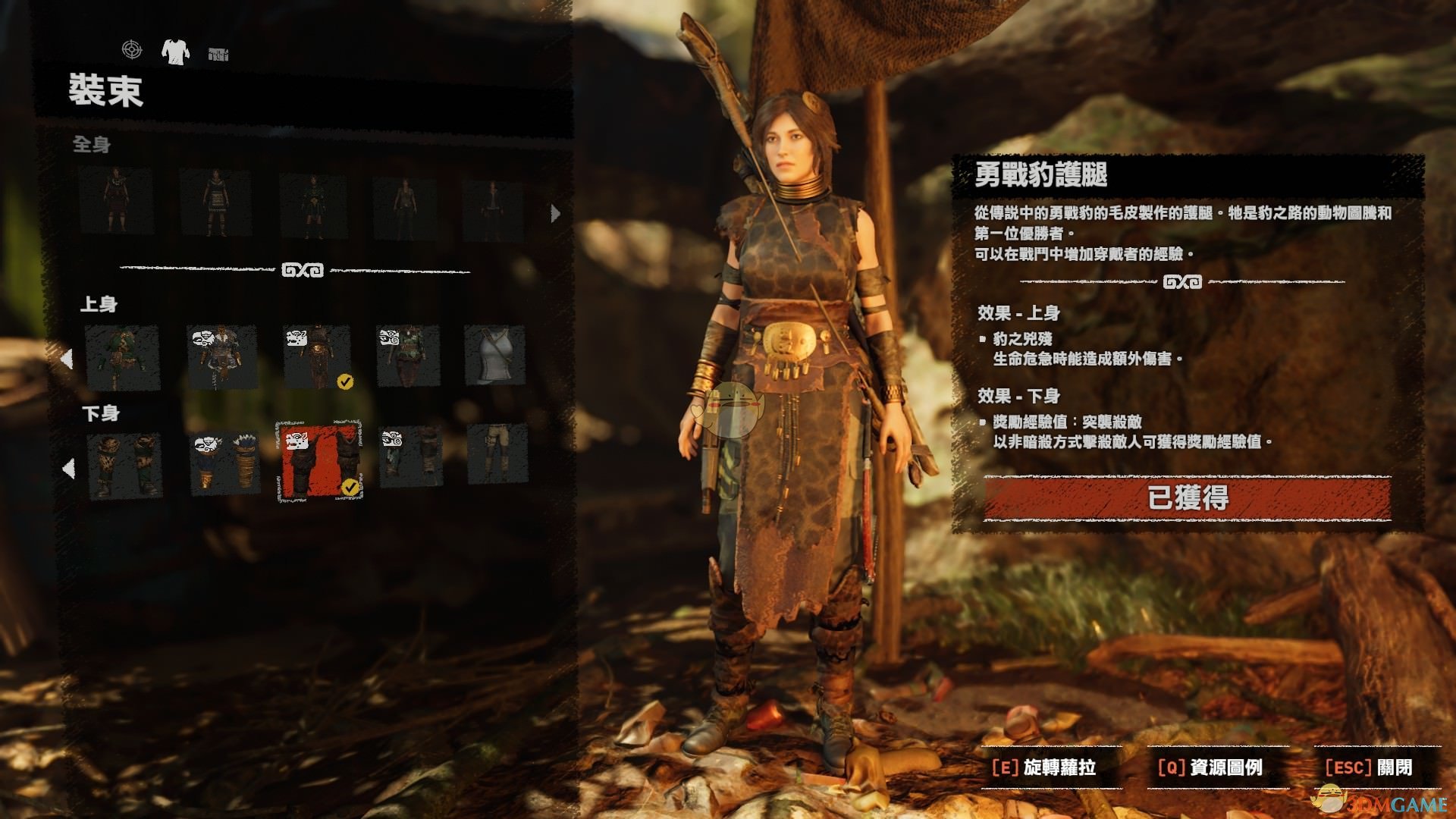This screenshot has width=1456, height=819.
Task: Select the blue and silver upper-body armor
Action: pos(221,358)
